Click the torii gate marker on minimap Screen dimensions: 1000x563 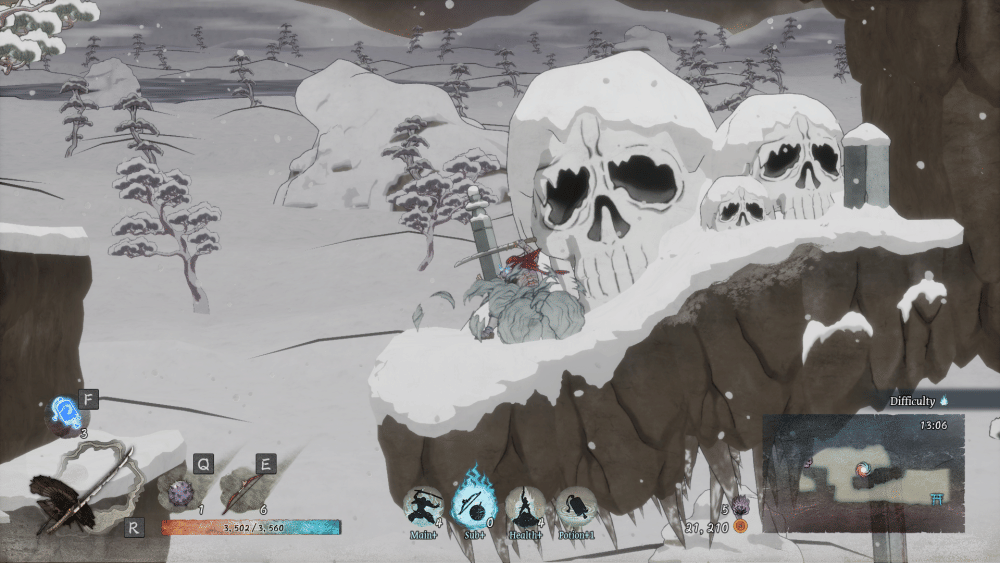click(939, 501)
